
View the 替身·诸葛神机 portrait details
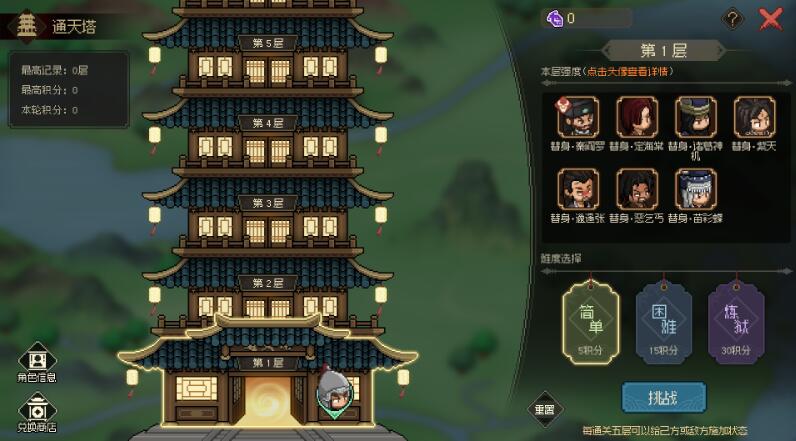pyautogui.click(x=696, y=117)
